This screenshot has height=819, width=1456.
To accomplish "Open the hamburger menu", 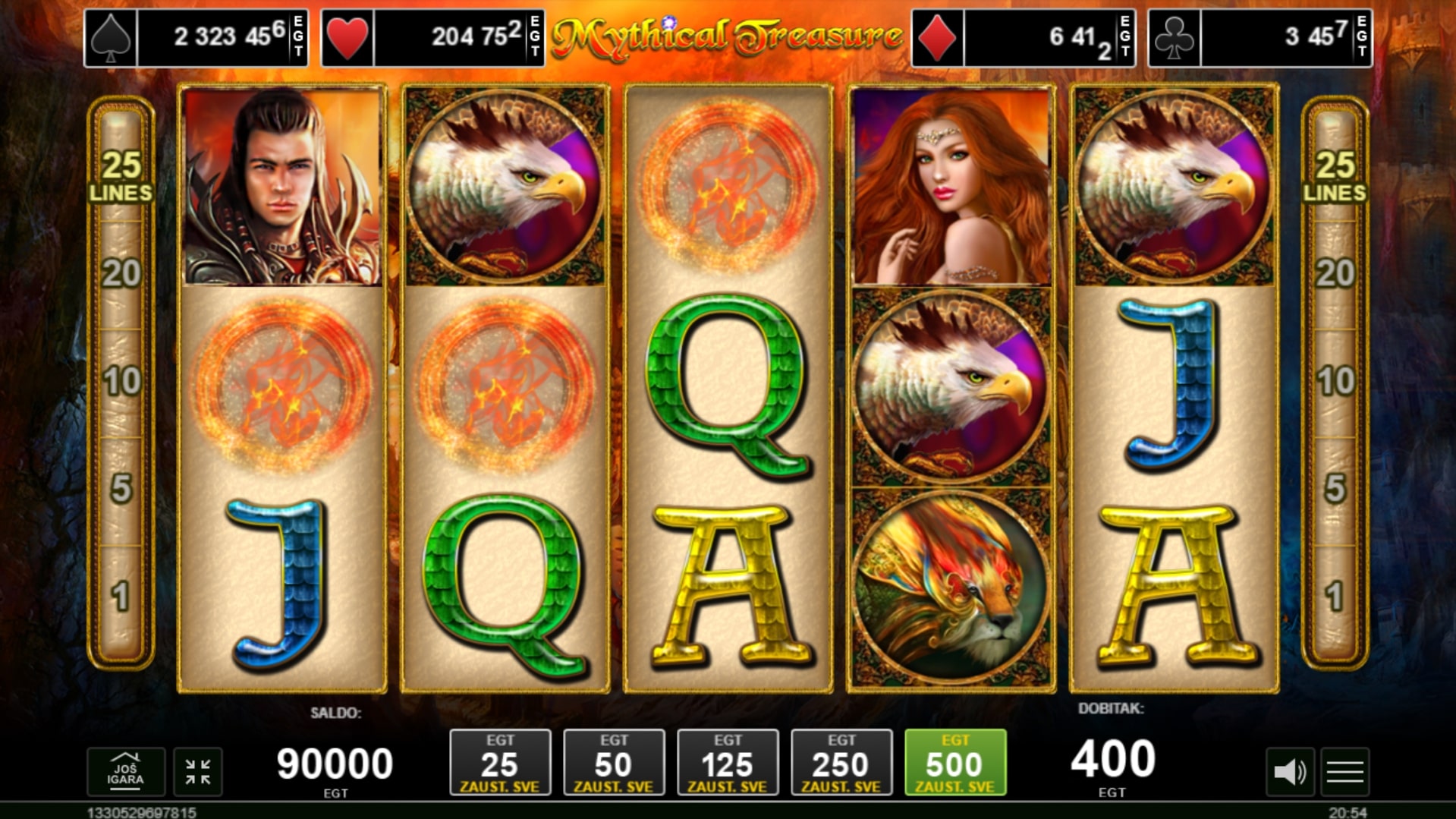I will [x=1345, y=772].
